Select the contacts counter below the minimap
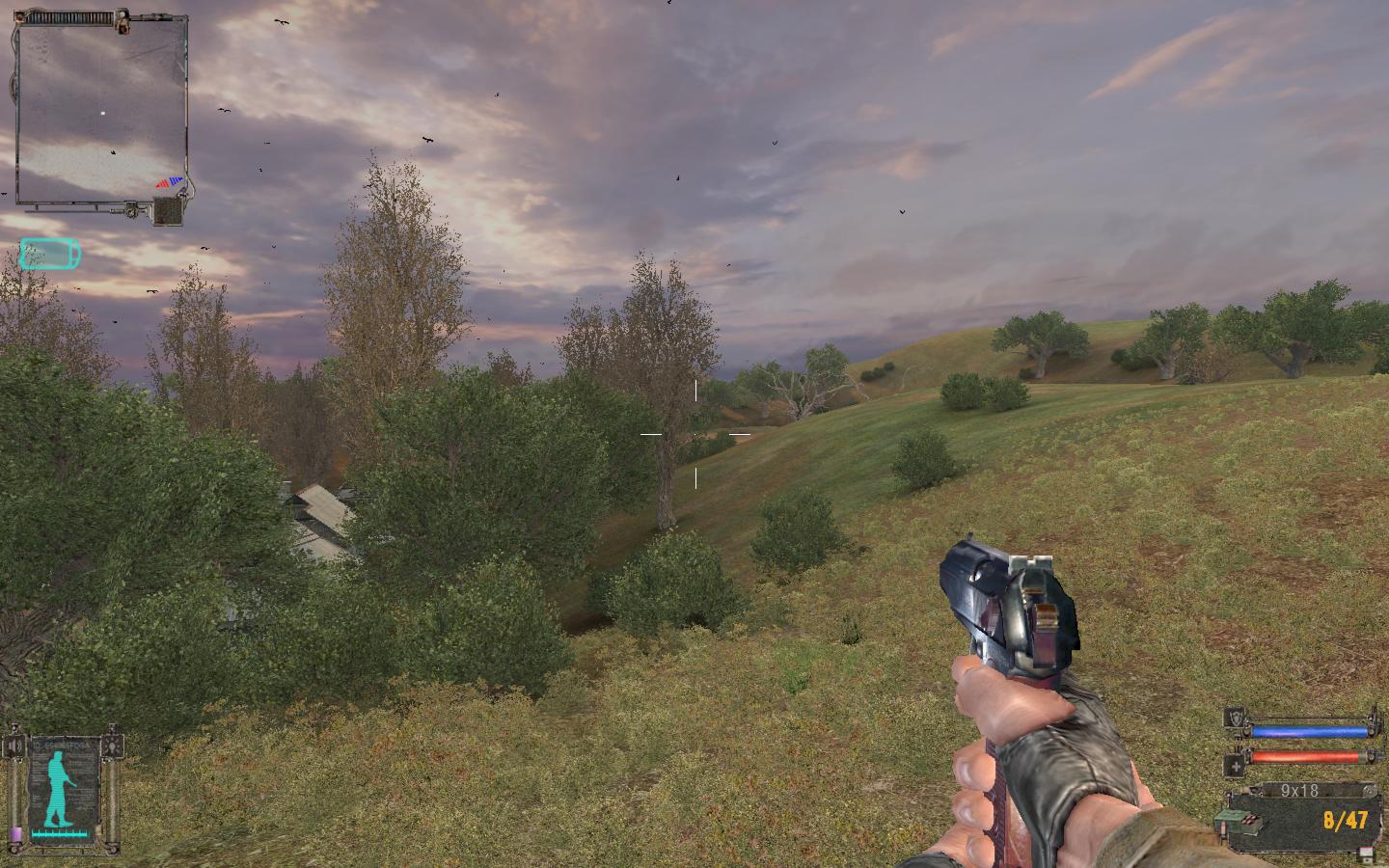The height and width of the screenshot is (868, 1389). (169, 211)
